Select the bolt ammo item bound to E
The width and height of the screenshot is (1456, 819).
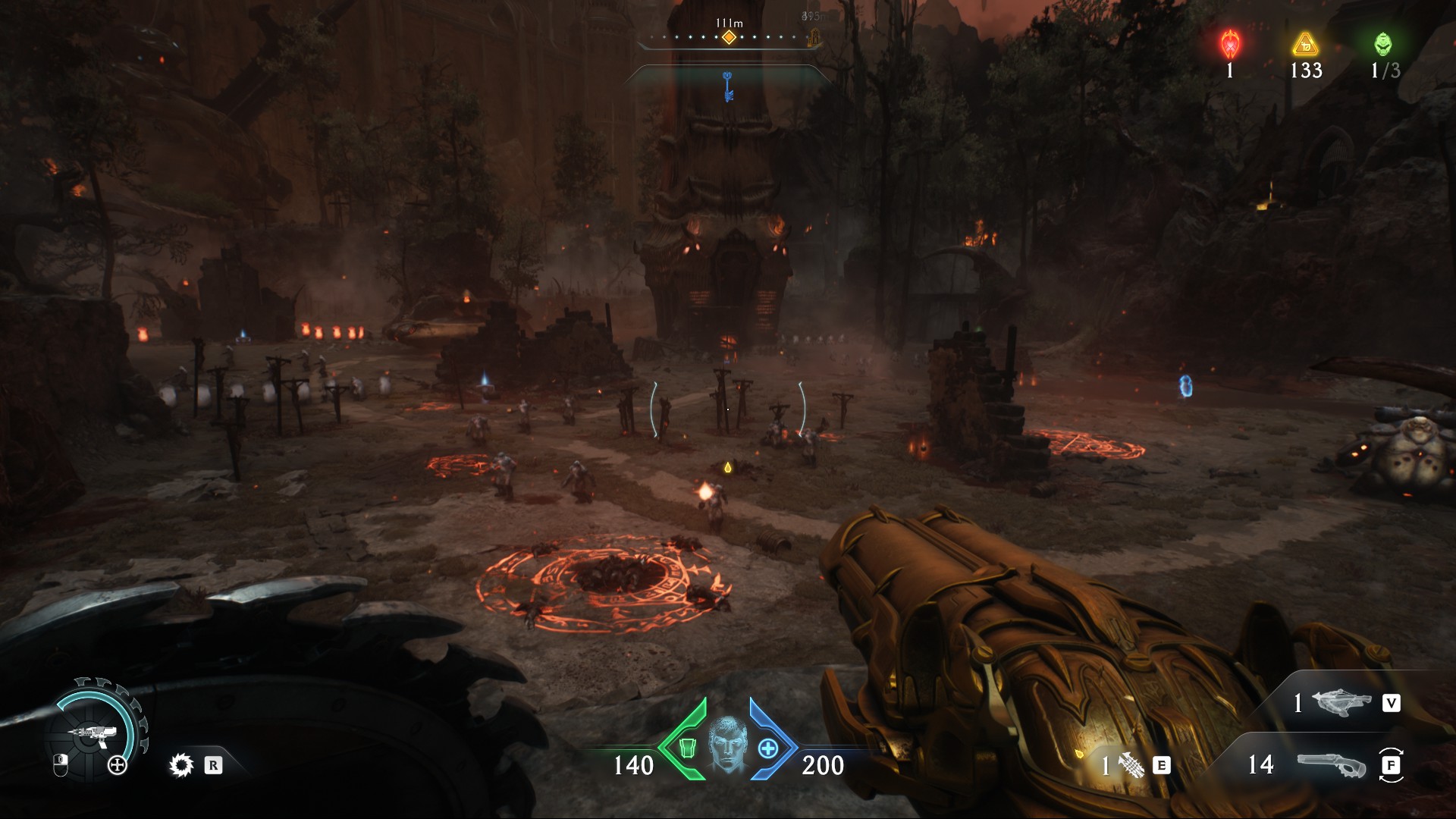coord(1134,766)
